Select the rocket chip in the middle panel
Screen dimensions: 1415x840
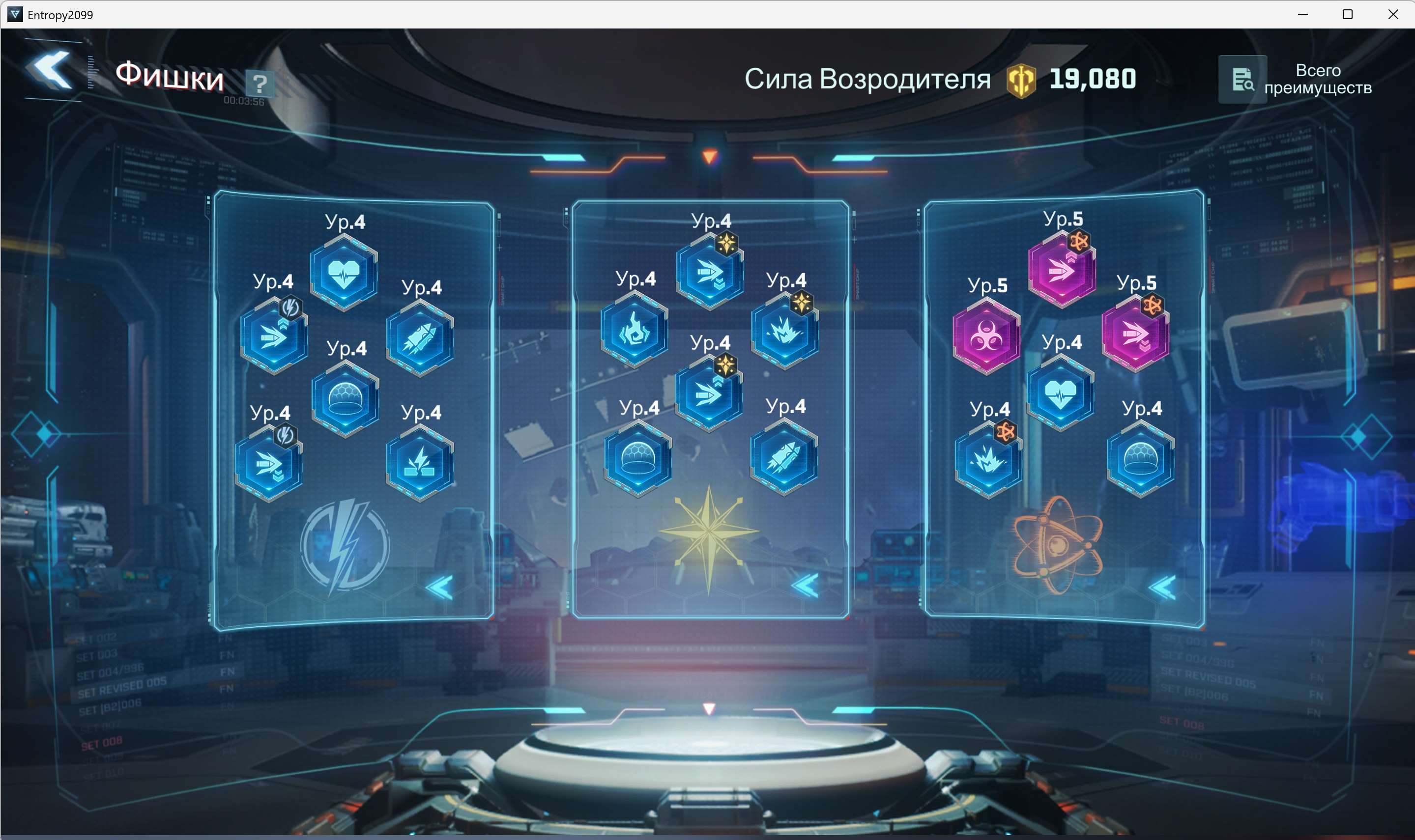785,458
